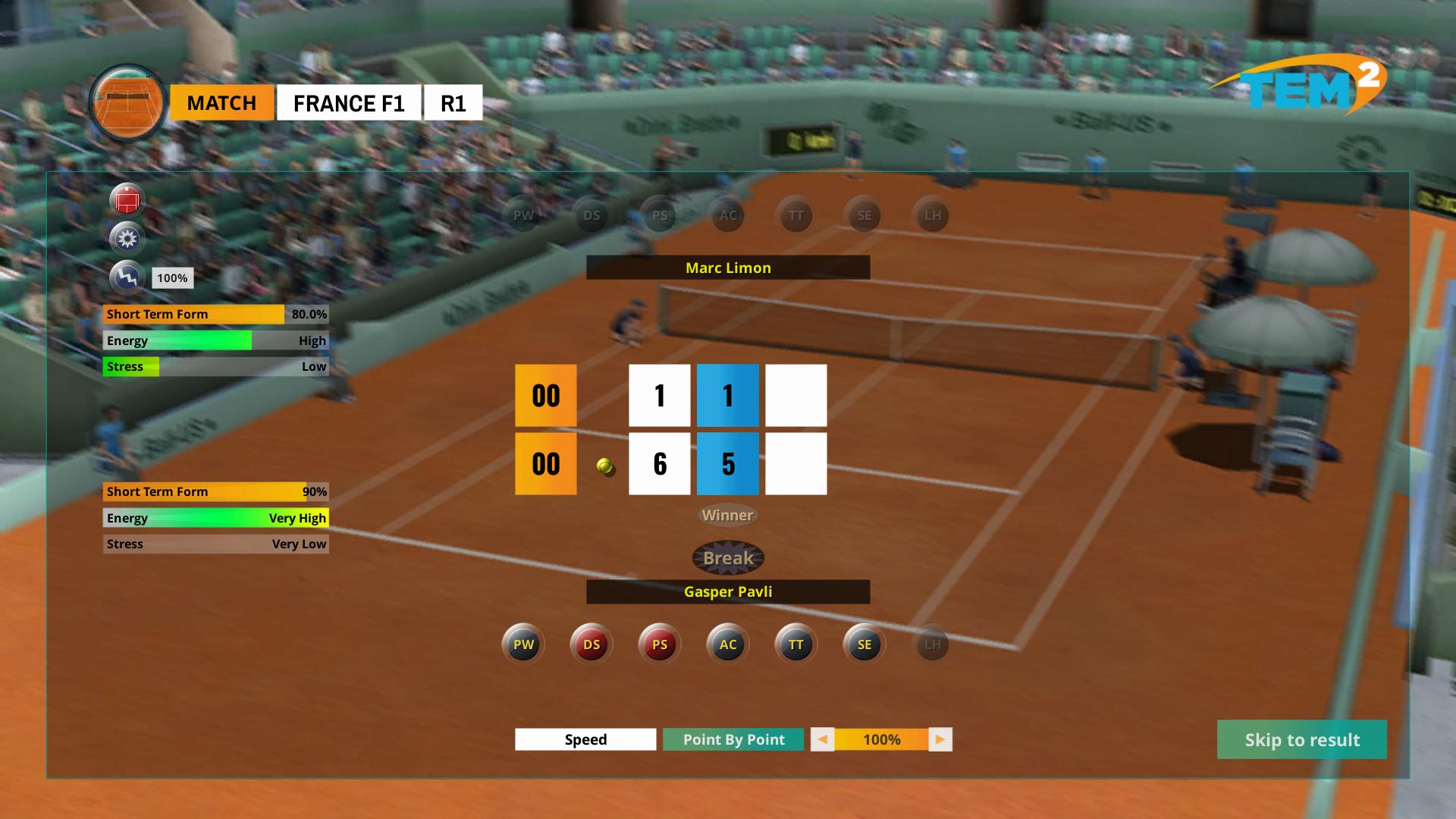Click the red net approach icon on the left
Image resolution: width=1456 pixels, height=819 pixels.
128,199
